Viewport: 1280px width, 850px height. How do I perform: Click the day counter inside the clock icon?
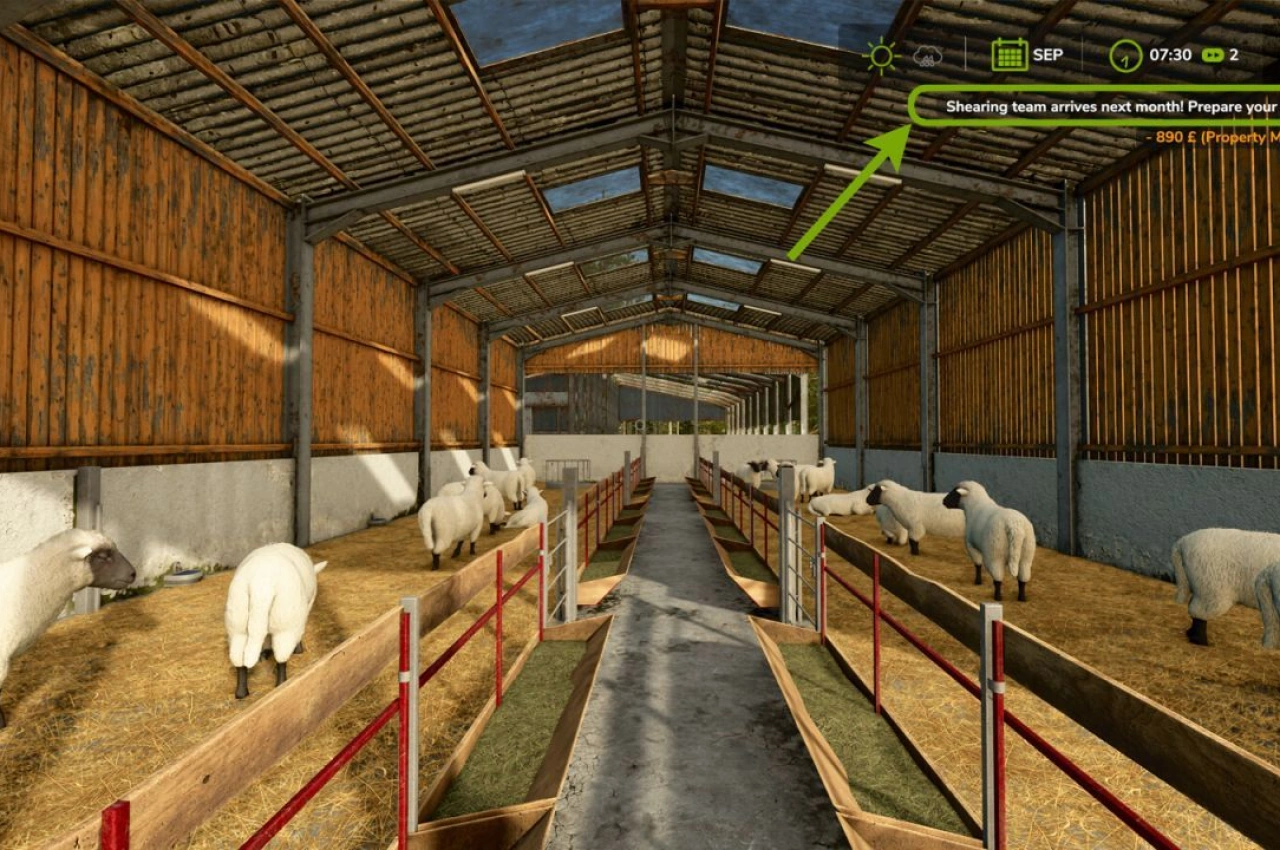tap(1126, 60)
